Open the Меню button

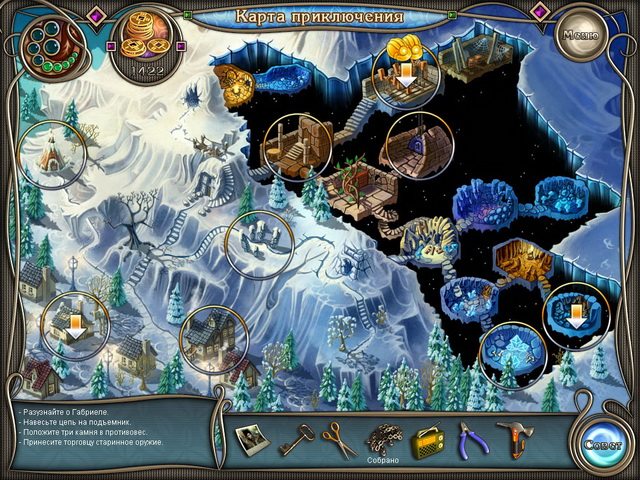[579, 33]
